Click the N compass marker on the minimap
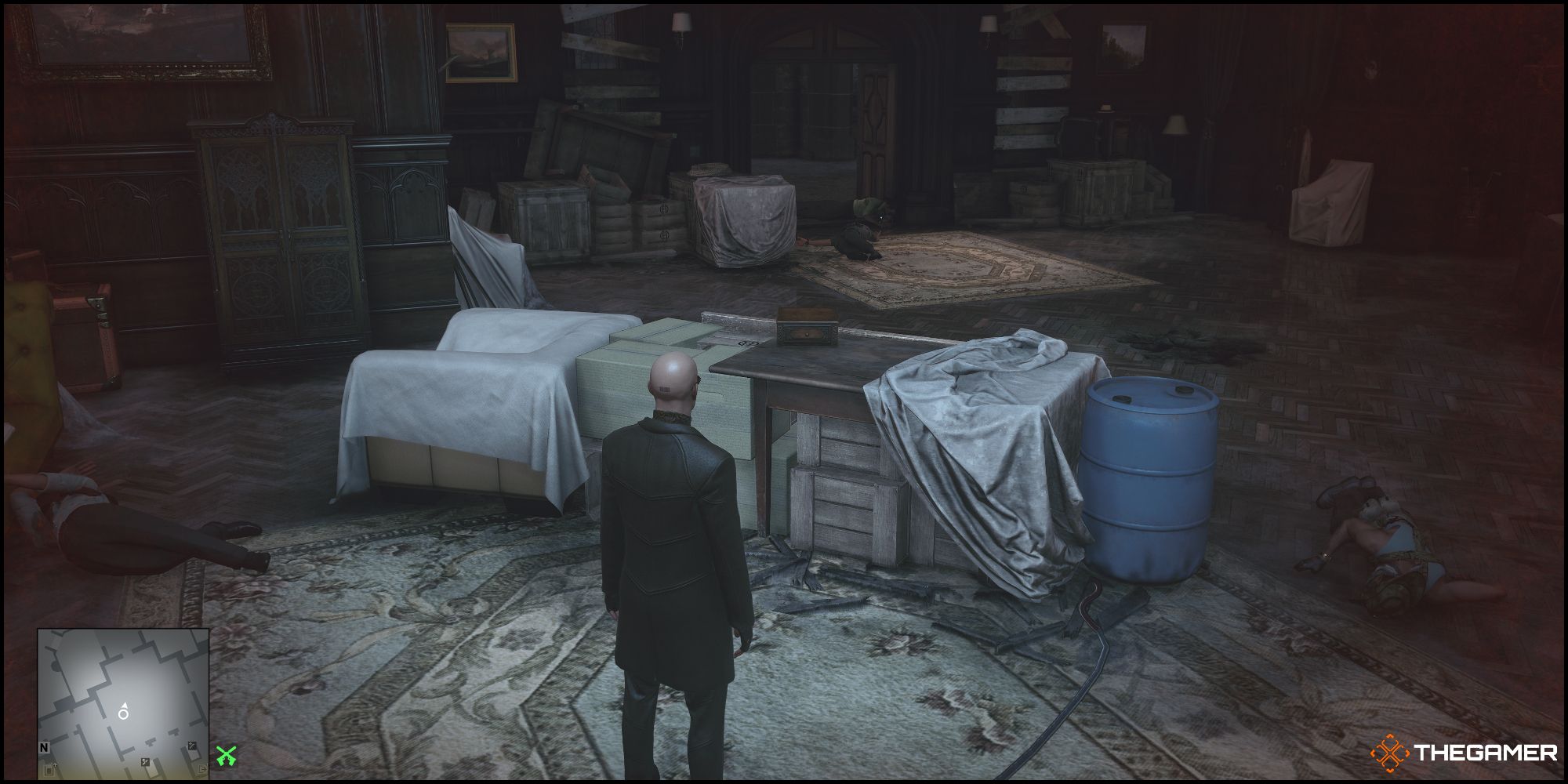This screenshot has height=784, width=1568. (x=44, y=746)
